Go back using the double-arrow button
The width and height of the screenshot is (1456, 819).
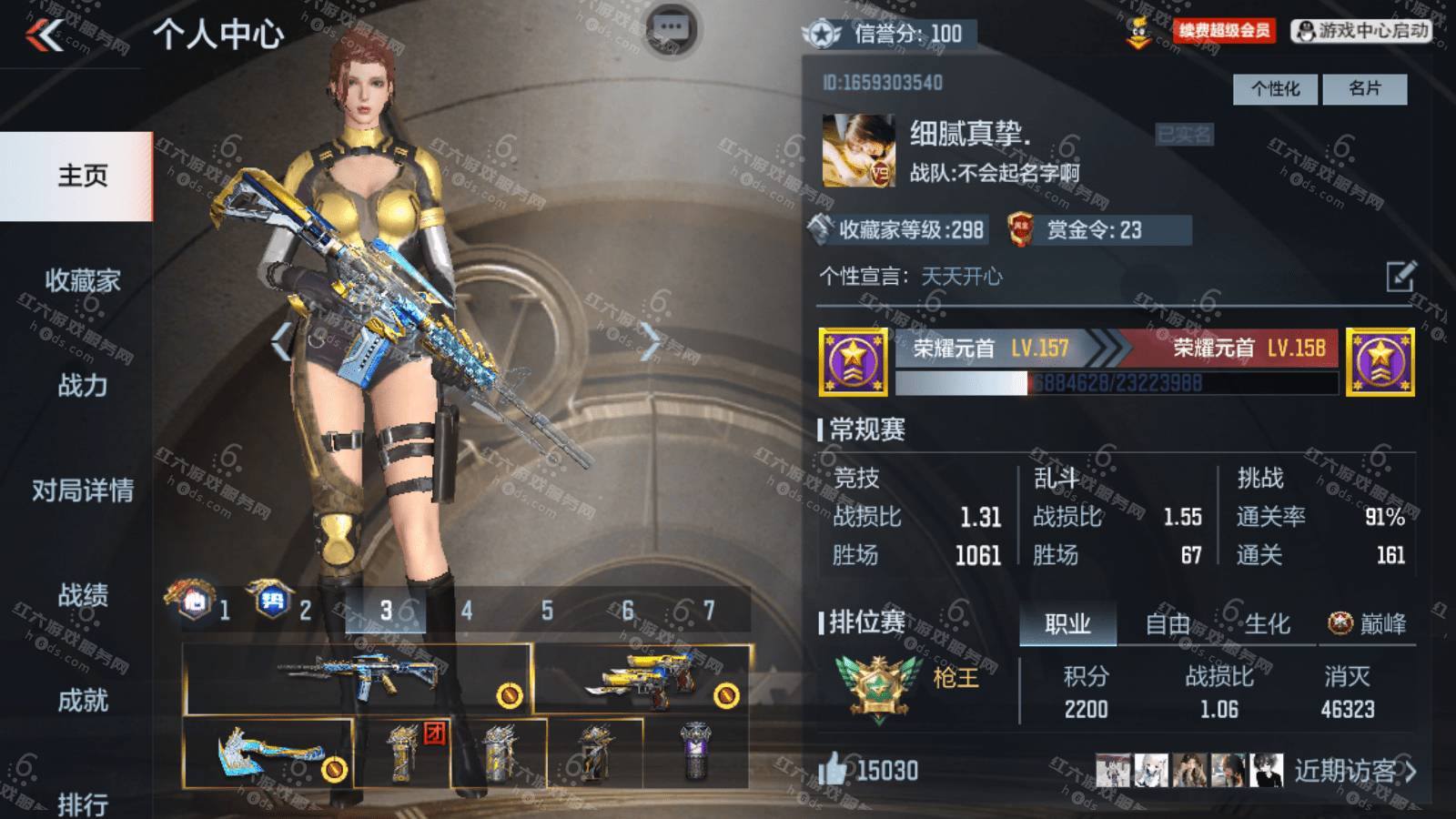pyautogui.click(x=45, y=36)
